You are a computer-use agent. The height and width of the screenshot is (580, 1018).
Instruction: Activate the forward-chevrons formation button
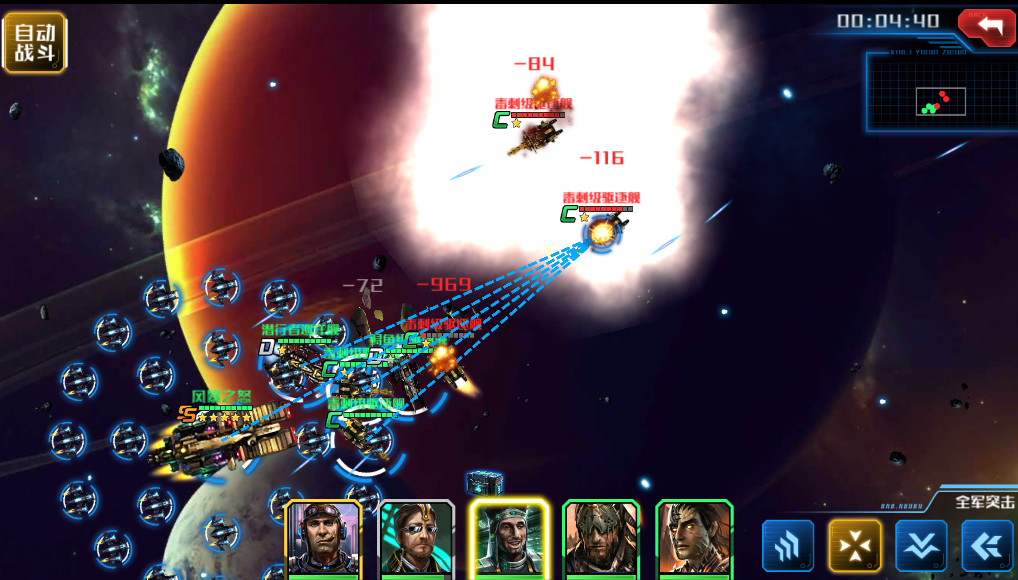pyautogui.click(x=788, y=546)
